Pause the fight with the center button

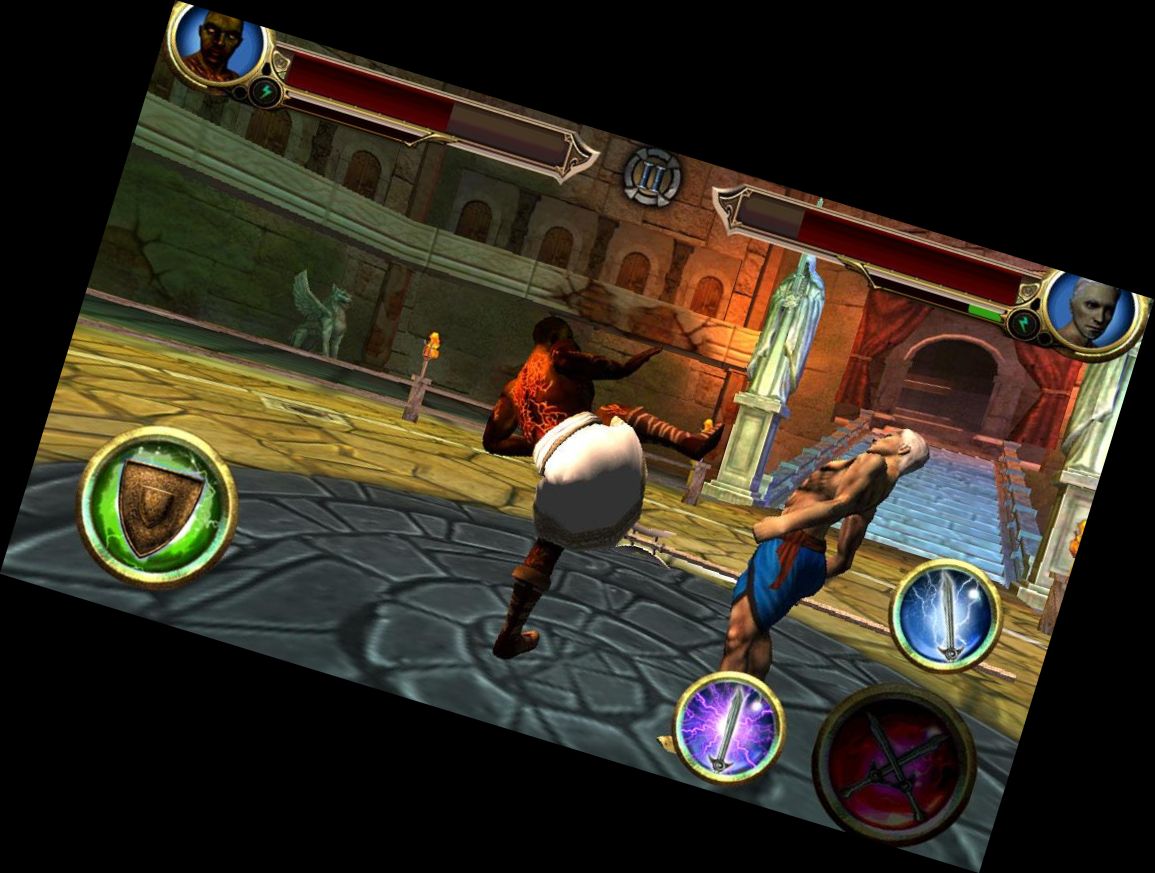point(652,176)
